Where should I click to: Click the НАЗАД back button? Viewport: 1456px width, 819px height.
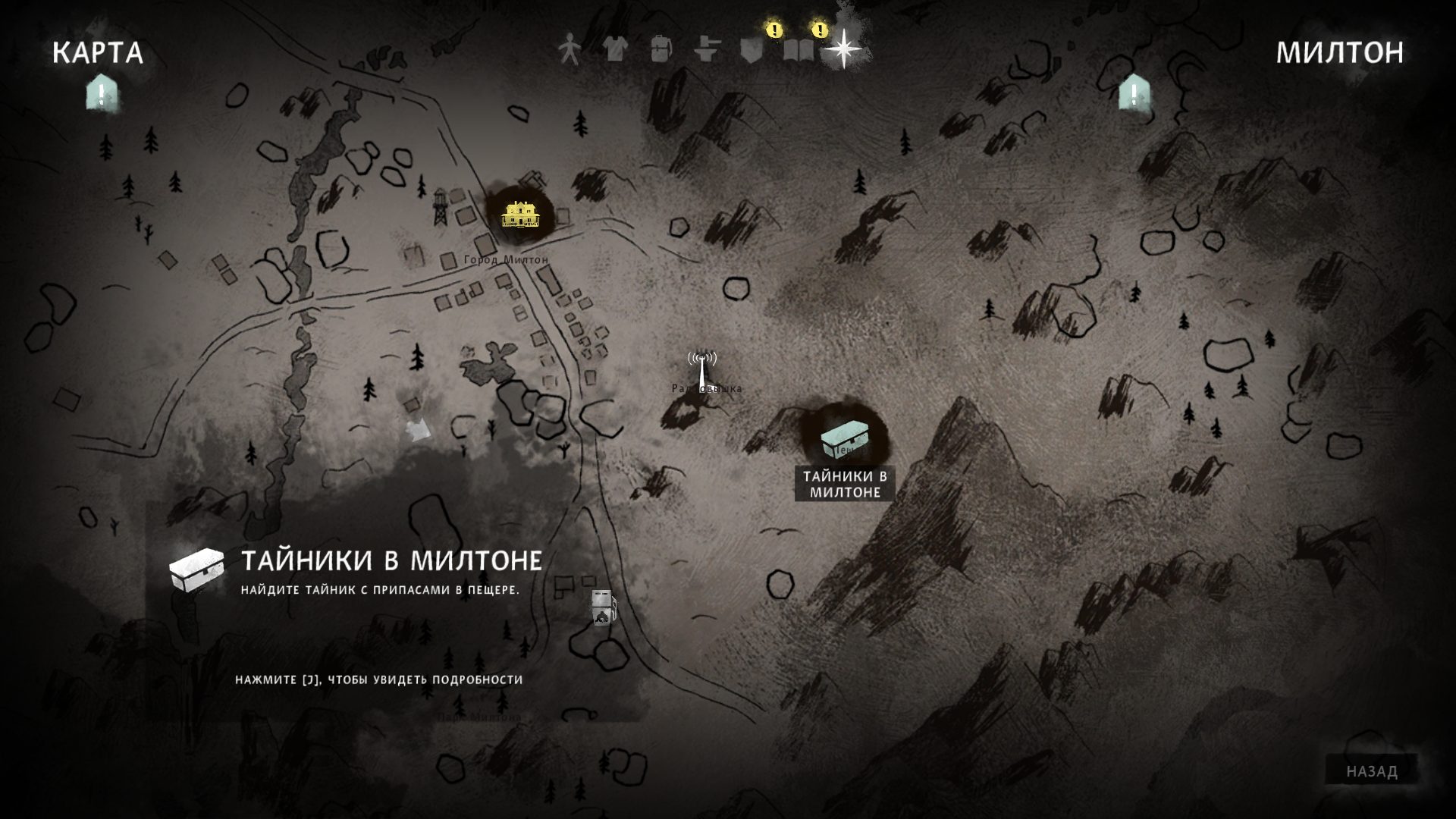(x=1371, y=771)
